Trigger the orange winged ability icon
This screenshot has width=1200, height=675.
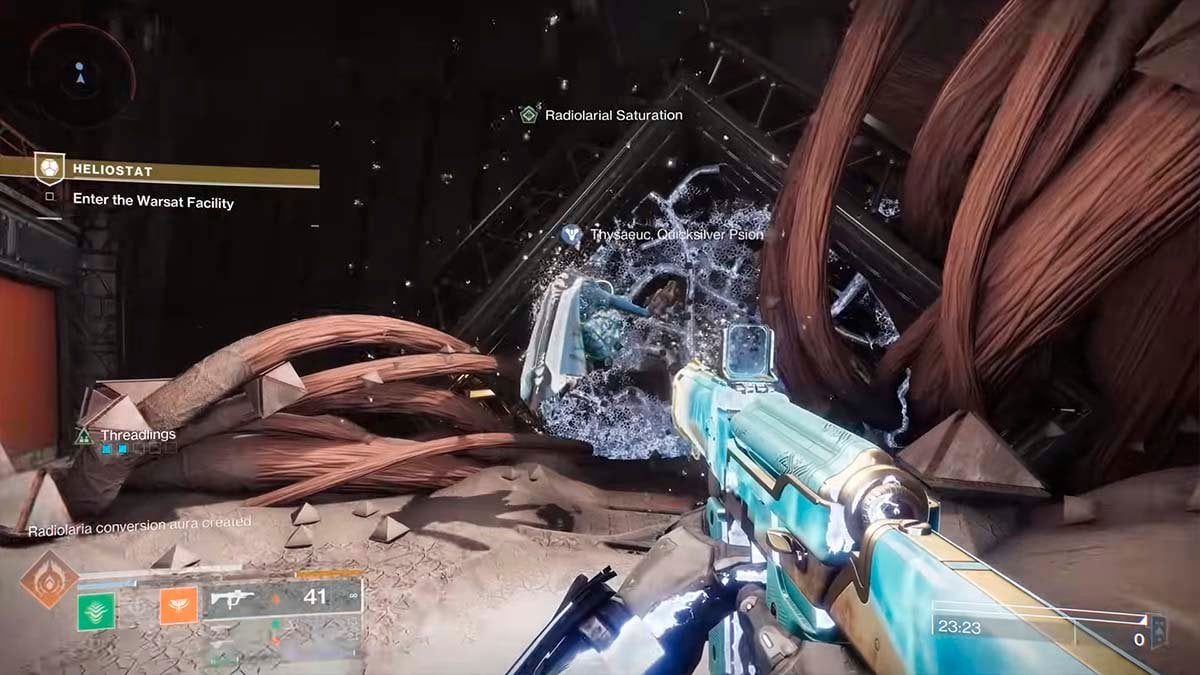178,605
